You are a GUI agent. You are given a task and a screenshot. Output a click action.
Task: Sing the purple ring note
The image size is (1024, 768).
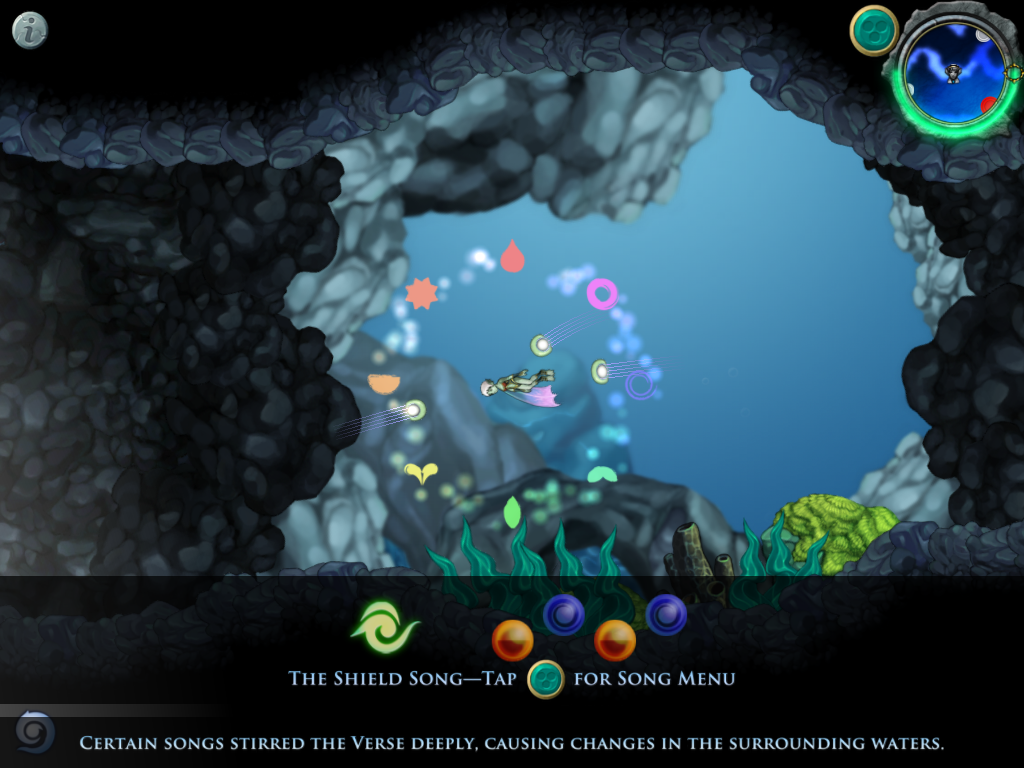(640, 384)
